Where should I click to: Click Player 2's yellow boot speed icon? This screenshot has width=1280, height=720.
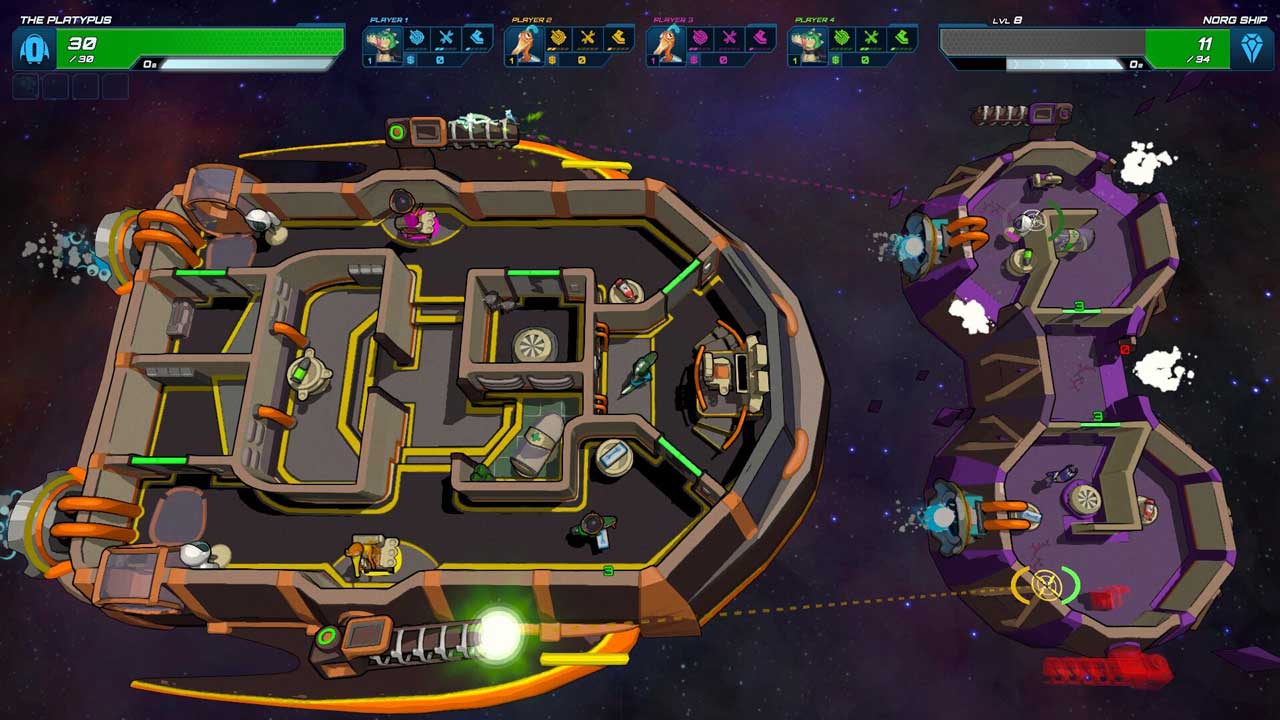click(x=618, y=38)
